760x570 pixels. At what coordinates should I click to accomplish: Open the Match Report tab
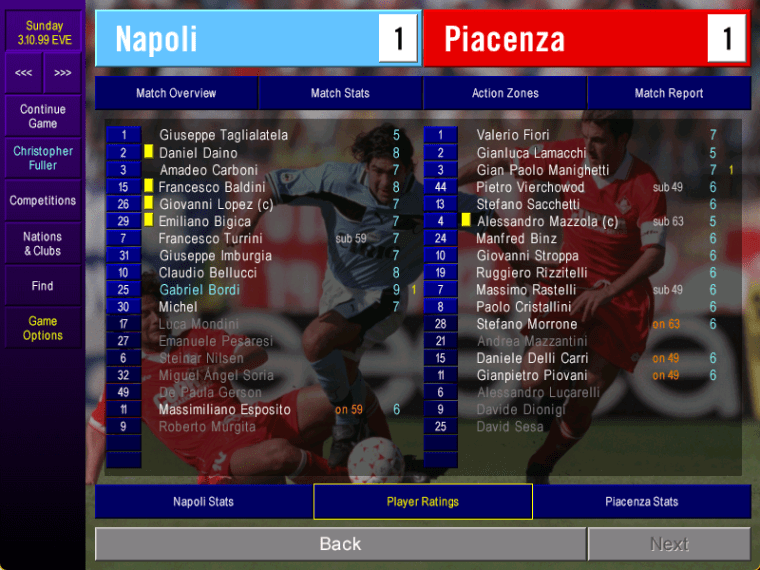(x=669, y=93)
